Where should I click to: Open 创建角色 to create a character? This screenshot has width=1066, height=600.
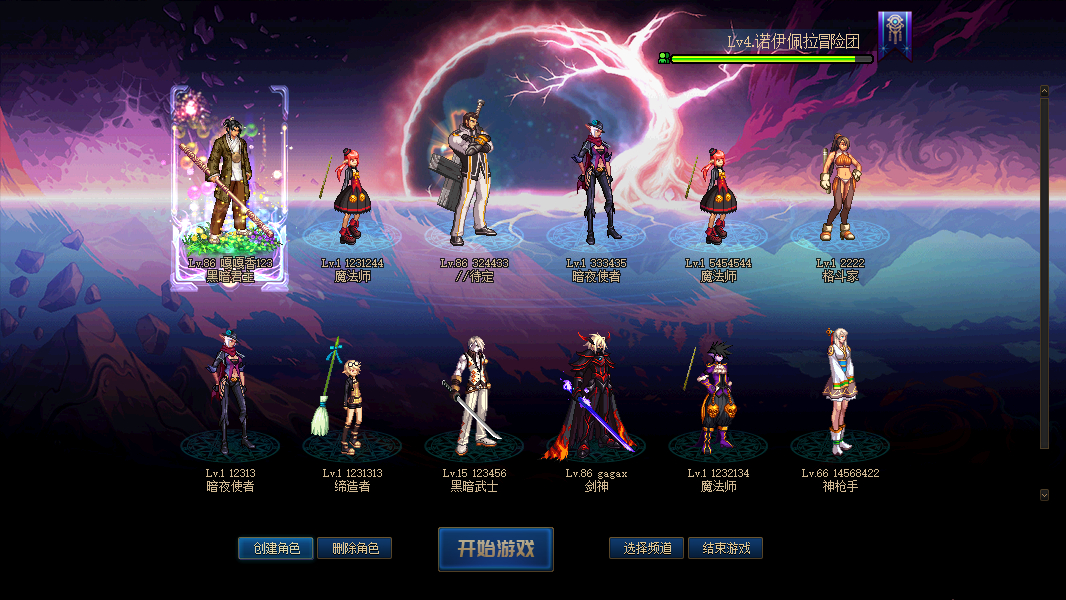276,548
